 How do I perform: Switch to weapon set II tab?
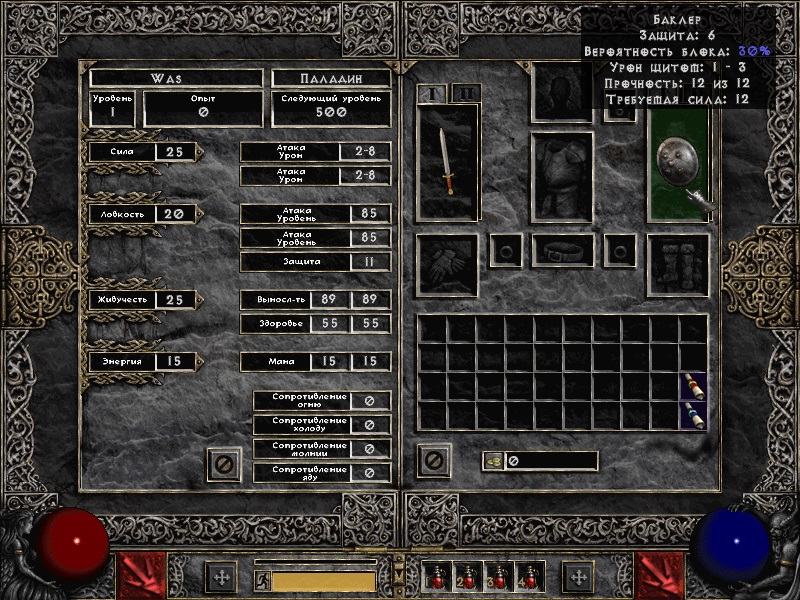[465, 93]
